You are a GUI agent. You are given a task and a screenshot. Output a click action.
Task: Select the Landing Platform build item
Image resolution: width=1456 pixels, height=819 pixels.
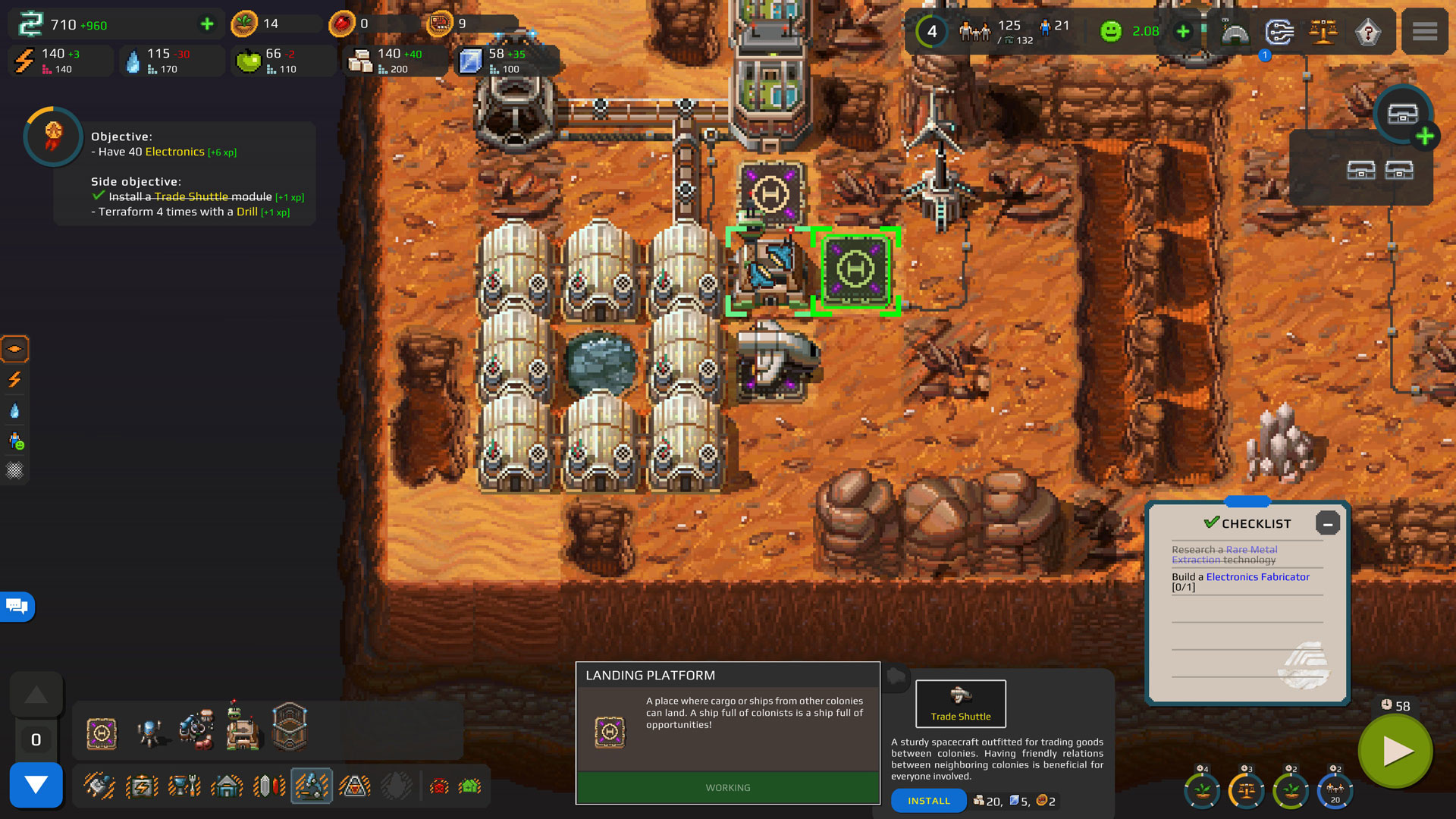102,733
